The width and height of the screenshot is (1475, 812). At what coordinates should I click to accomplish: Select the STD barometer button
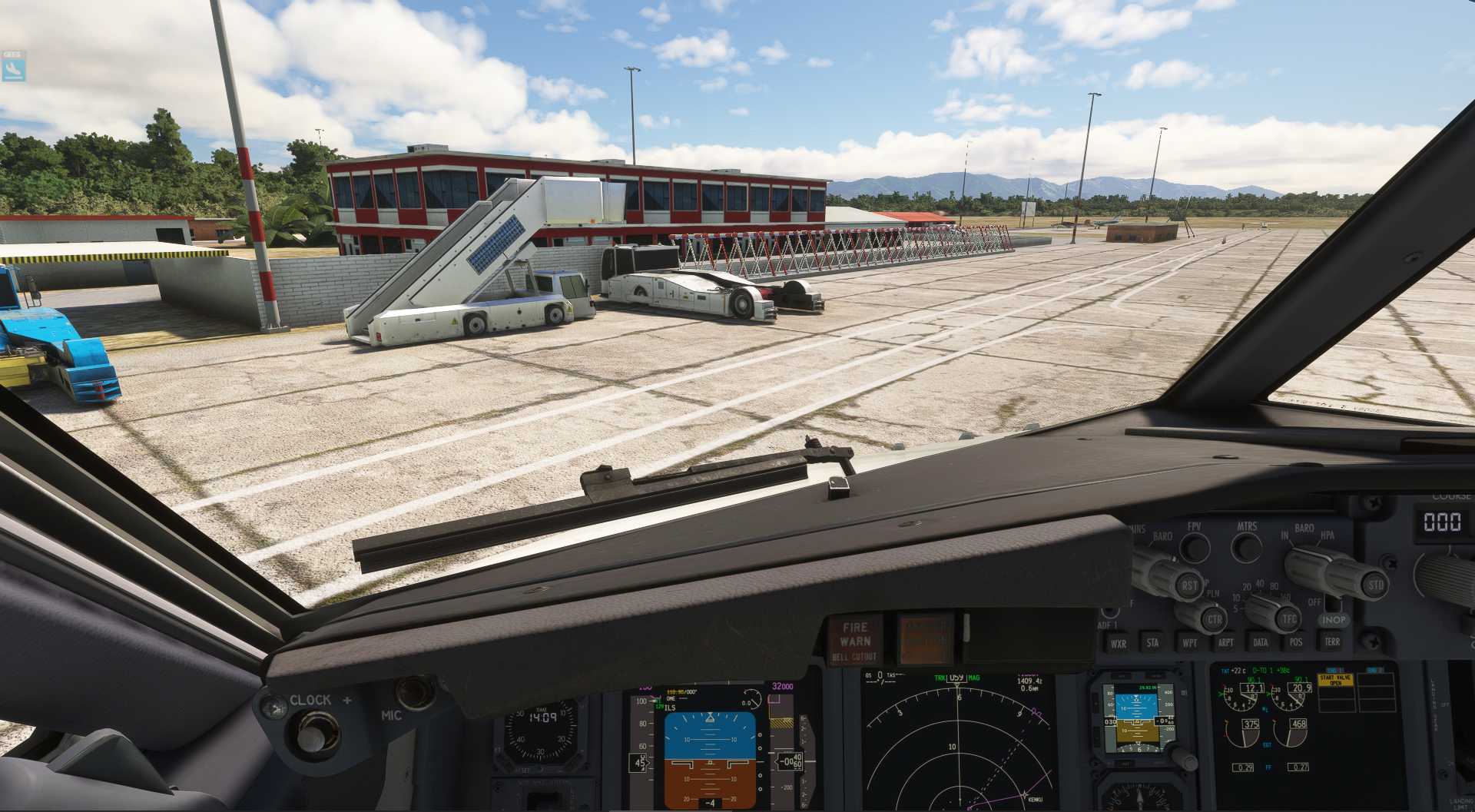click(1375, 585)
